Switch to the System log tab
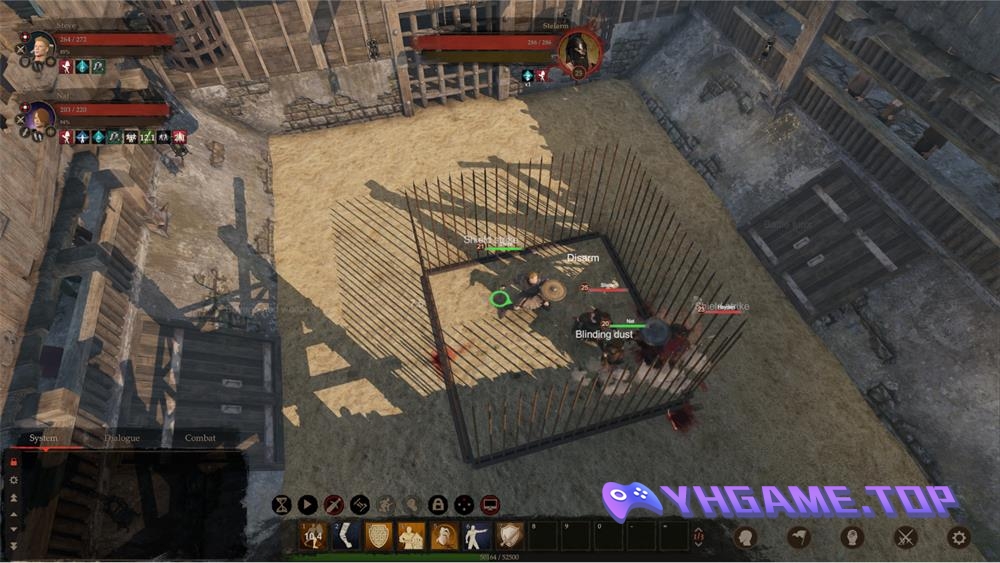This screenshot has width=1000, height=563. click(x=43, y=438)
